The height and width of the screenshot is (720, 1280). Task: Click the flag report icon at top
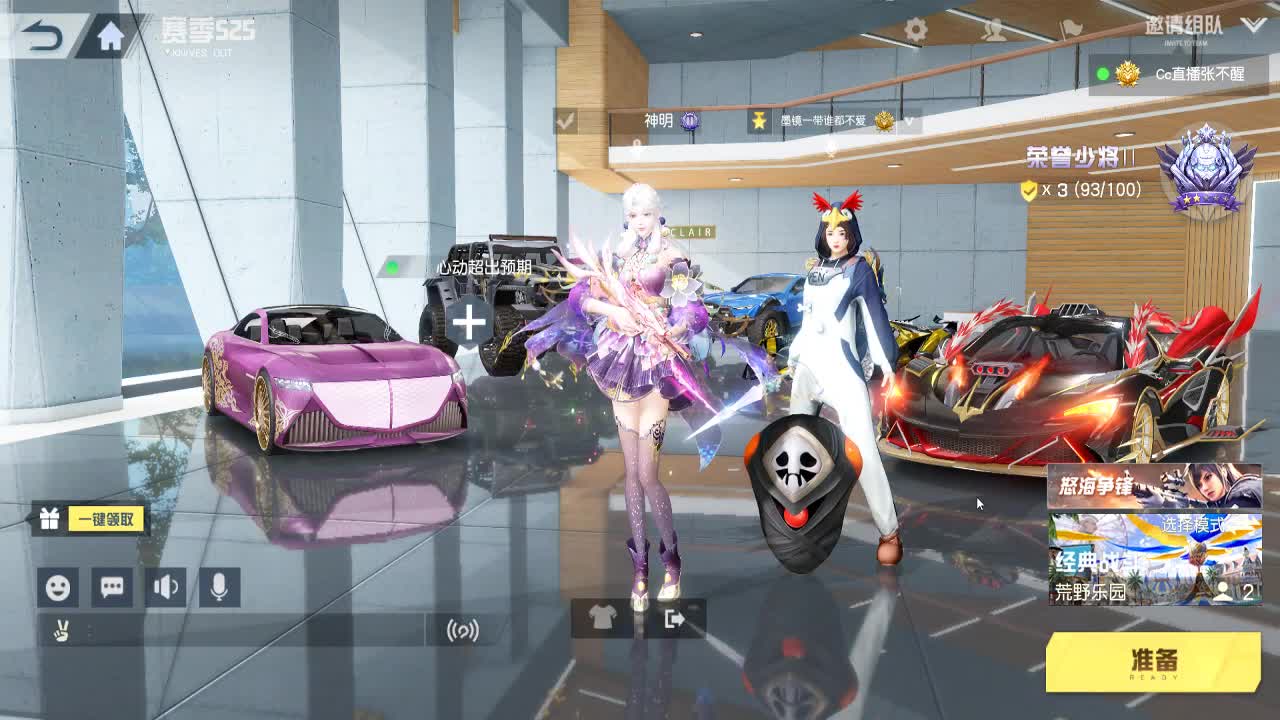1070,27
